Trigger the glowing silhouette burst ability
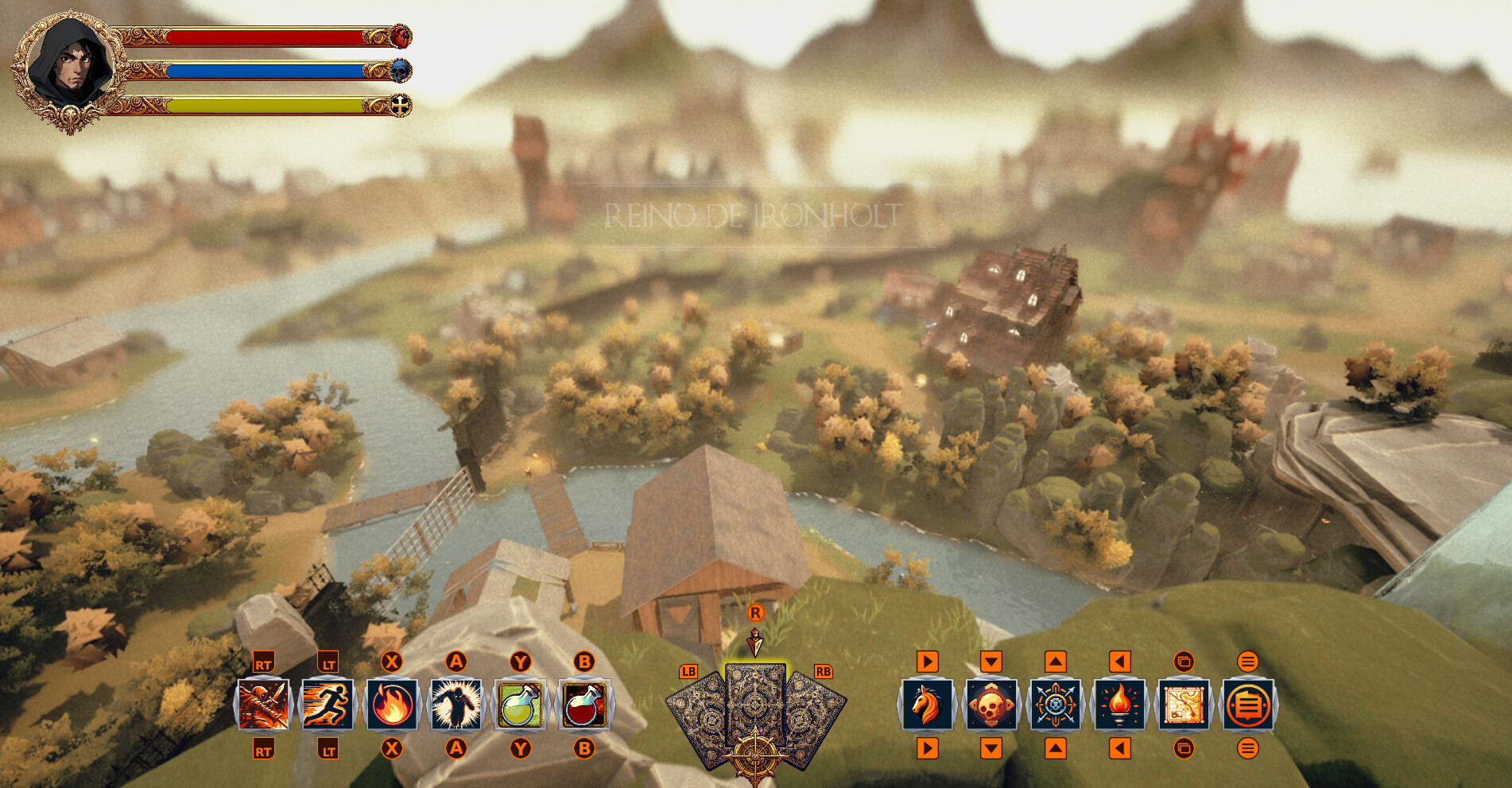The image size is (1512, 788). click(456, 705)
